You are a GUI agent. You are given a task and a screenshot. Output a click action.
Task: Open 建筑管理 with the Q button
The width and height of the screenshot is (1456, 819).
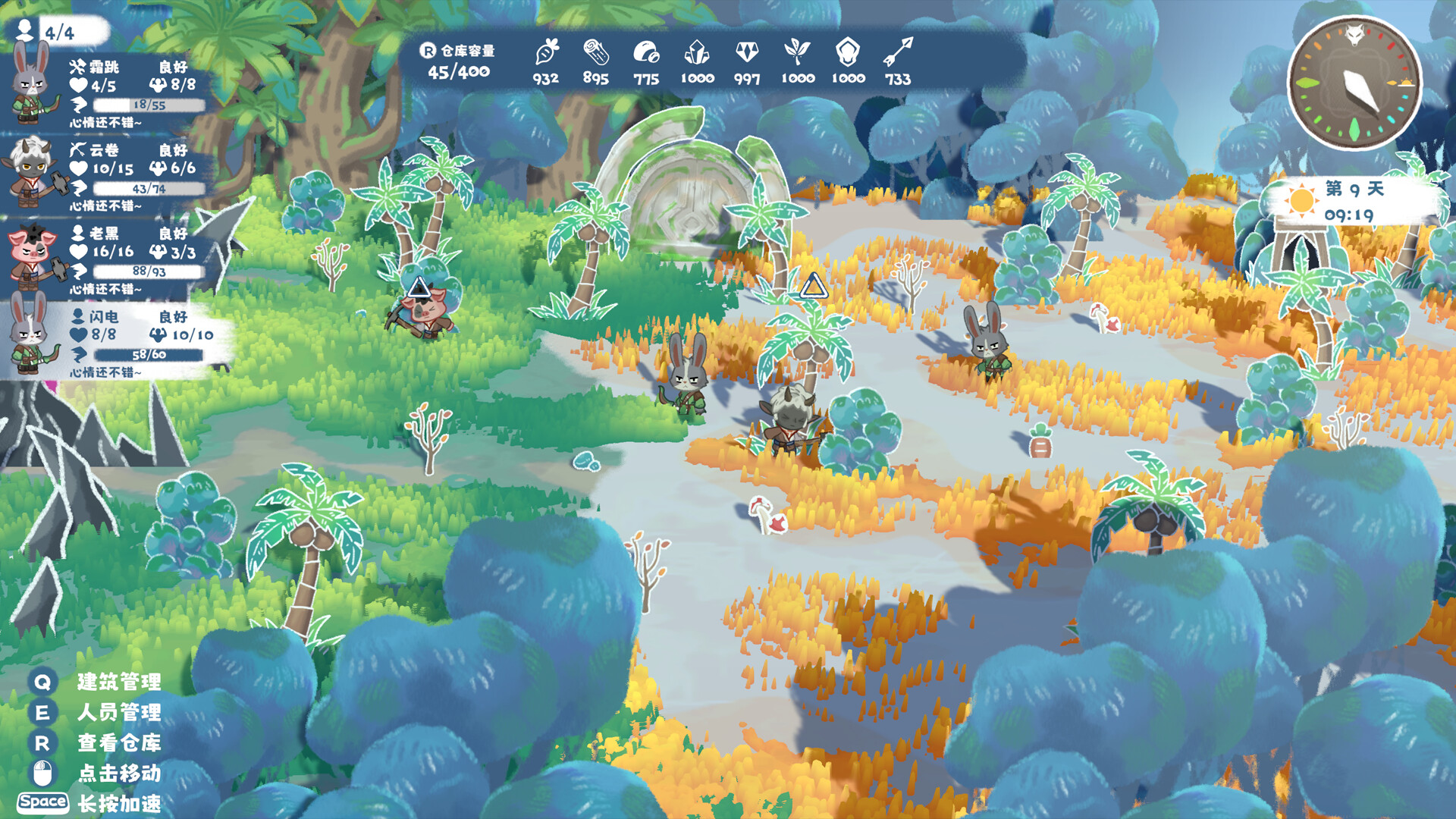pyautogui.click(x=42, y=682)
